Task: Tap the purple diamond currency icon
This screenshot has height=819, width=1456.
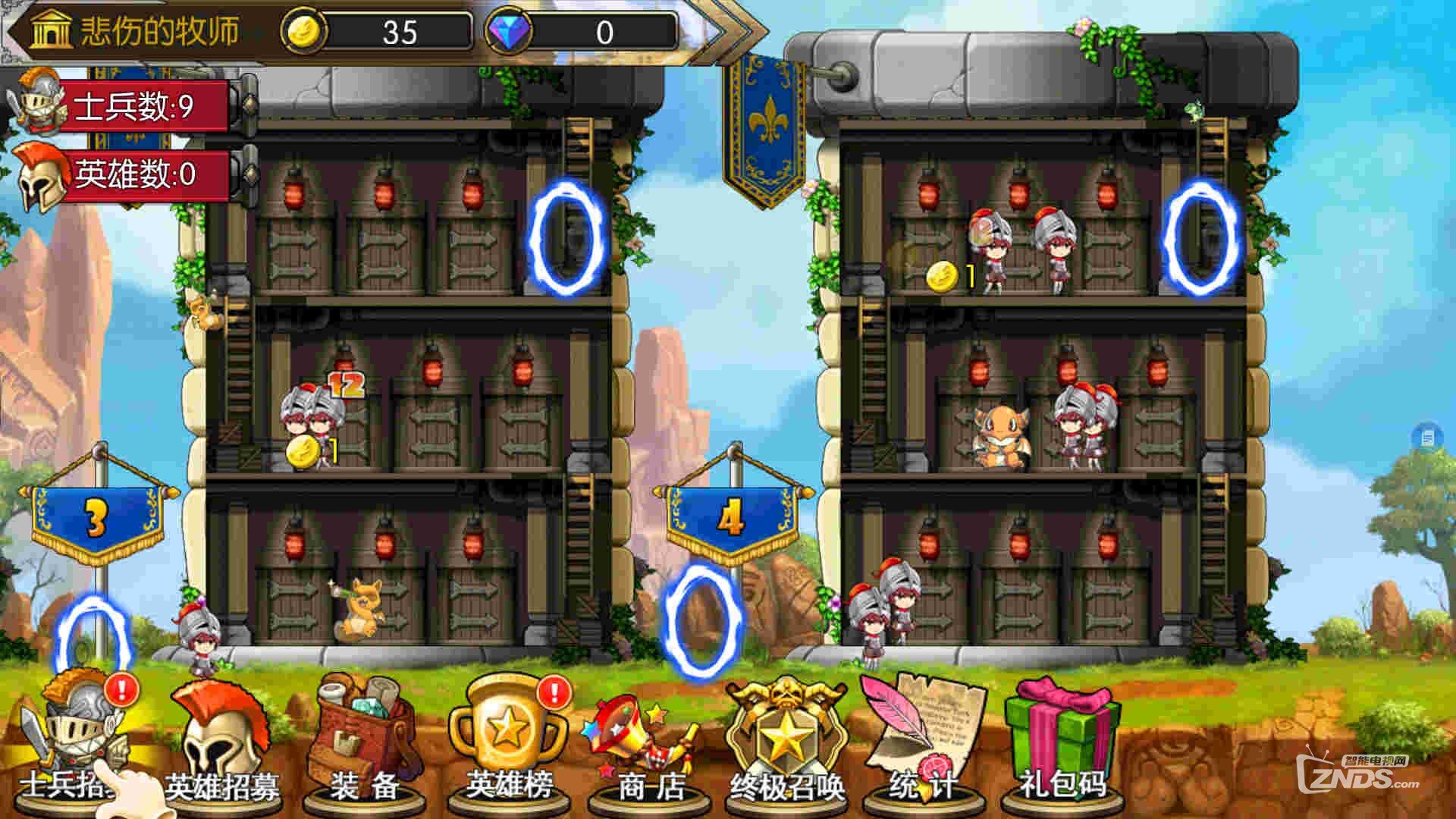Action: coord(507,33)
